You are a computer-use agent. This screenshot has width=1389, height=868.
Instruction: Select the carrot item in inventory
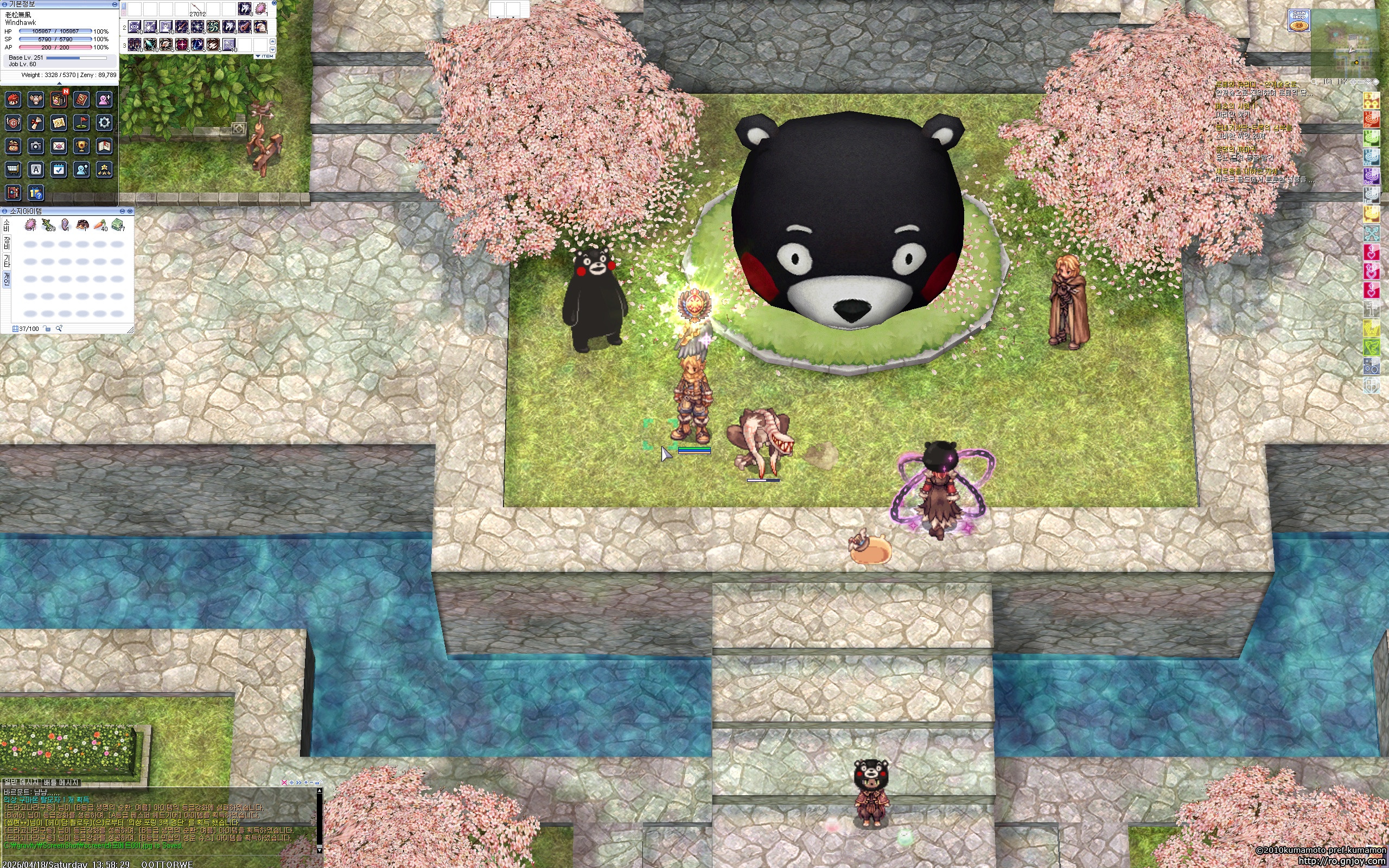click(x=100, y=225)
